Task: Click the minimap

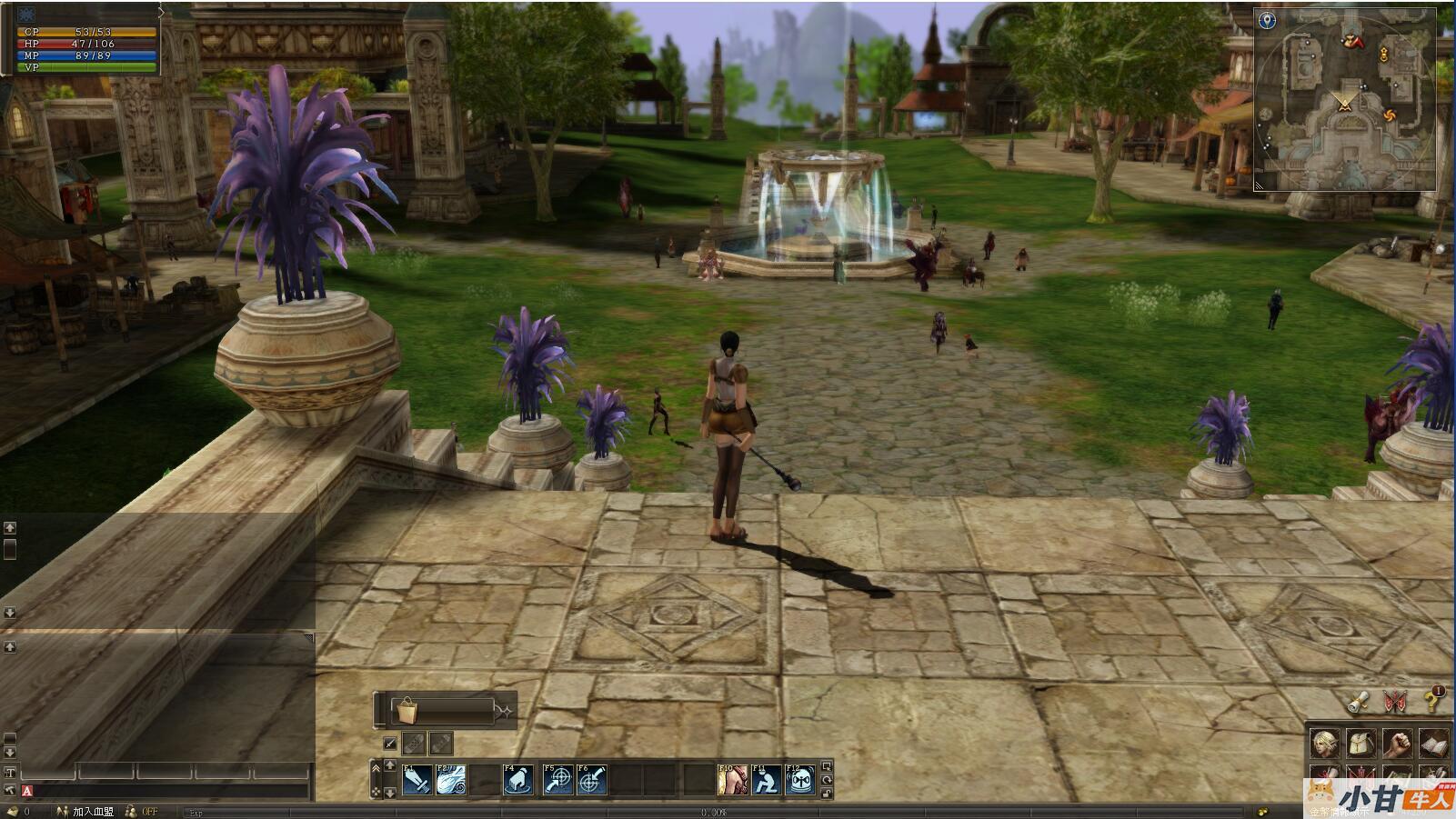Action: click(1345, 99)
